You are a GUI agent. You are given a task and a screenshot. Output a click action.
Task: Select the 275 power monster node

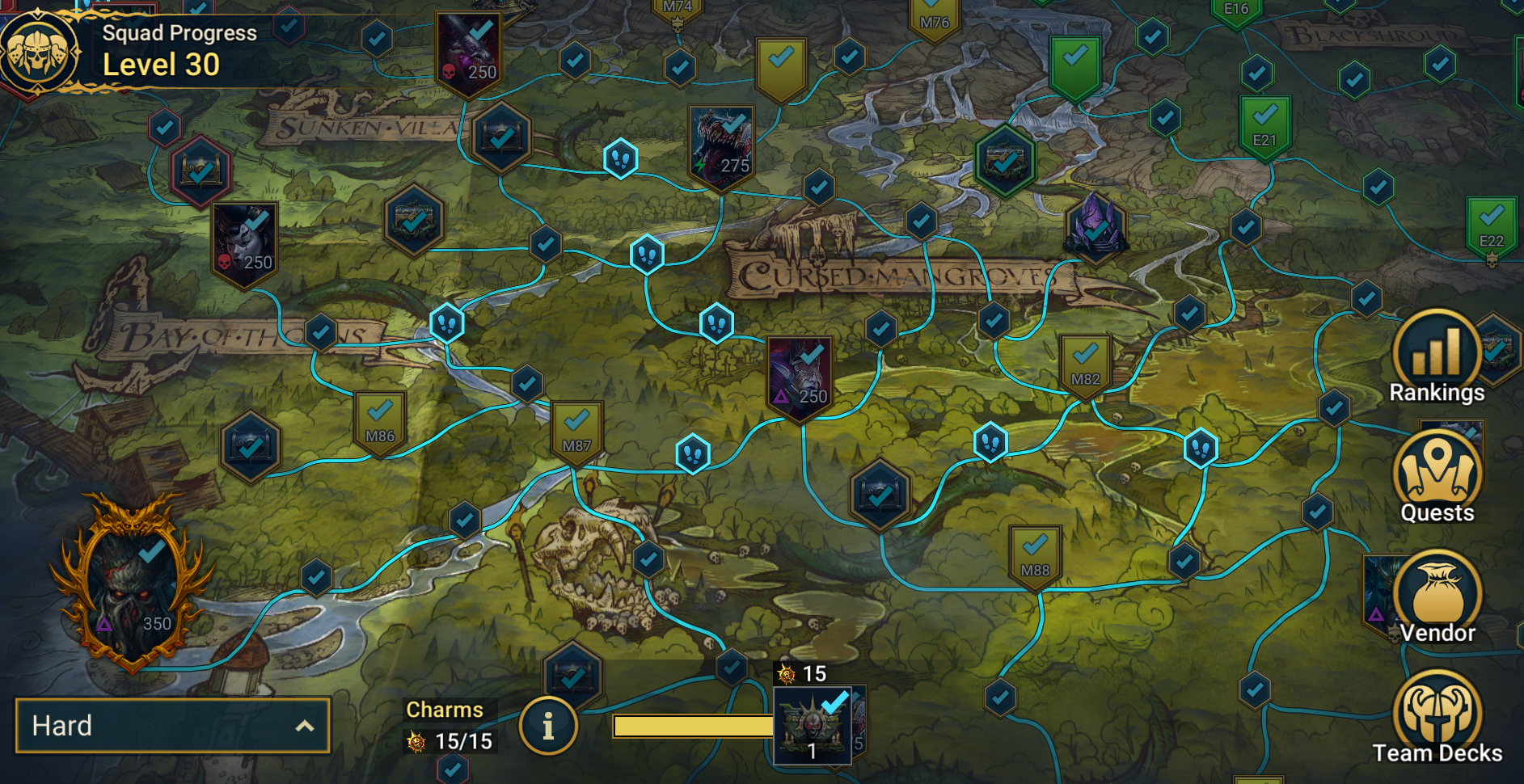pos(721,145)
